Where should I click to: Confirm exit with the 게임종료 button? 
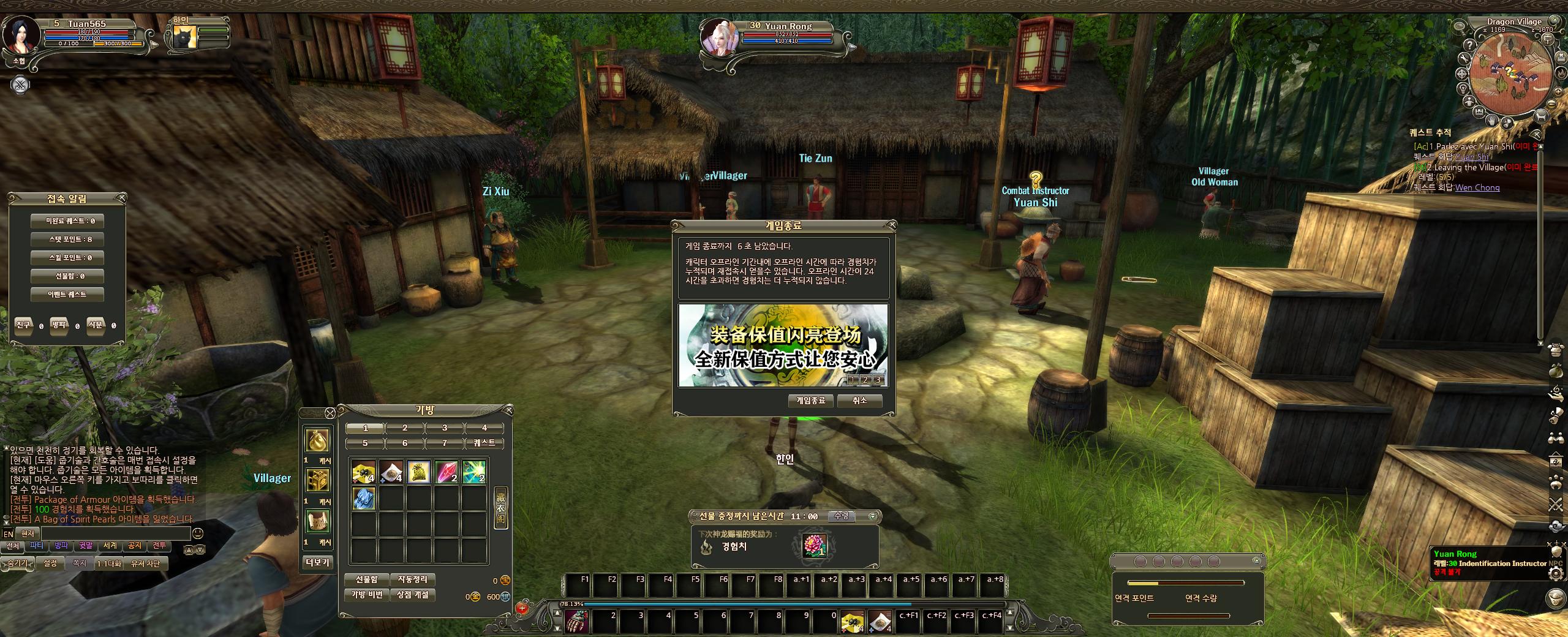810,401
